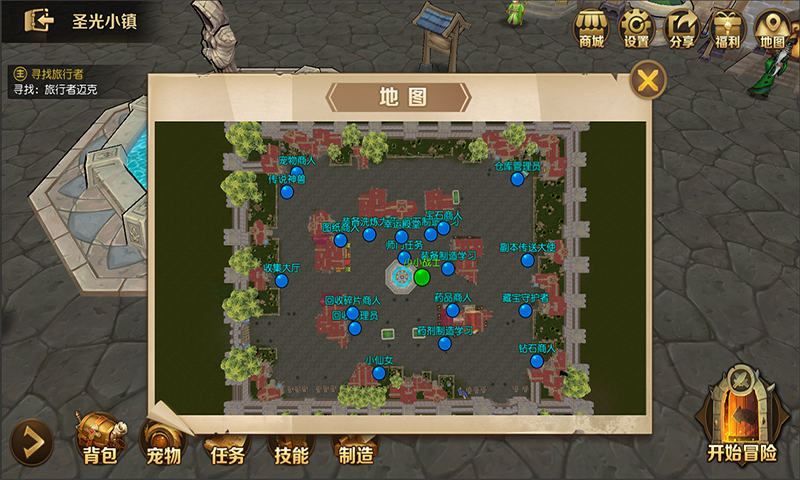This screenshot has height=480, width=800.
Task: Open the 宠物 pet menu
Action: pyautogui.click(x=160, y=442)
